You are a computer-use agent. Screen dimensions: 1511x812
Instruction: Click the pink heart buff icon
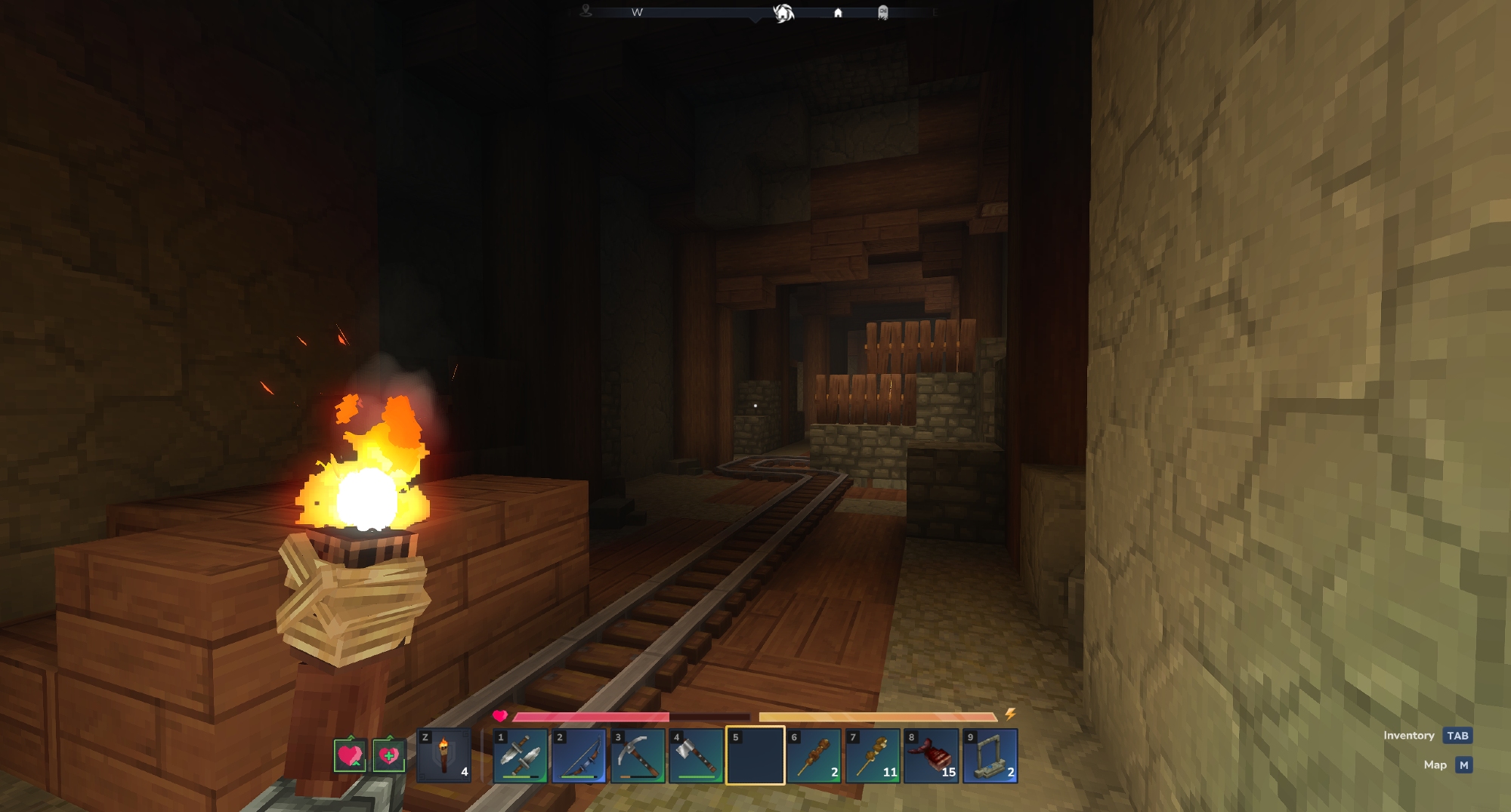coord(350,755)
